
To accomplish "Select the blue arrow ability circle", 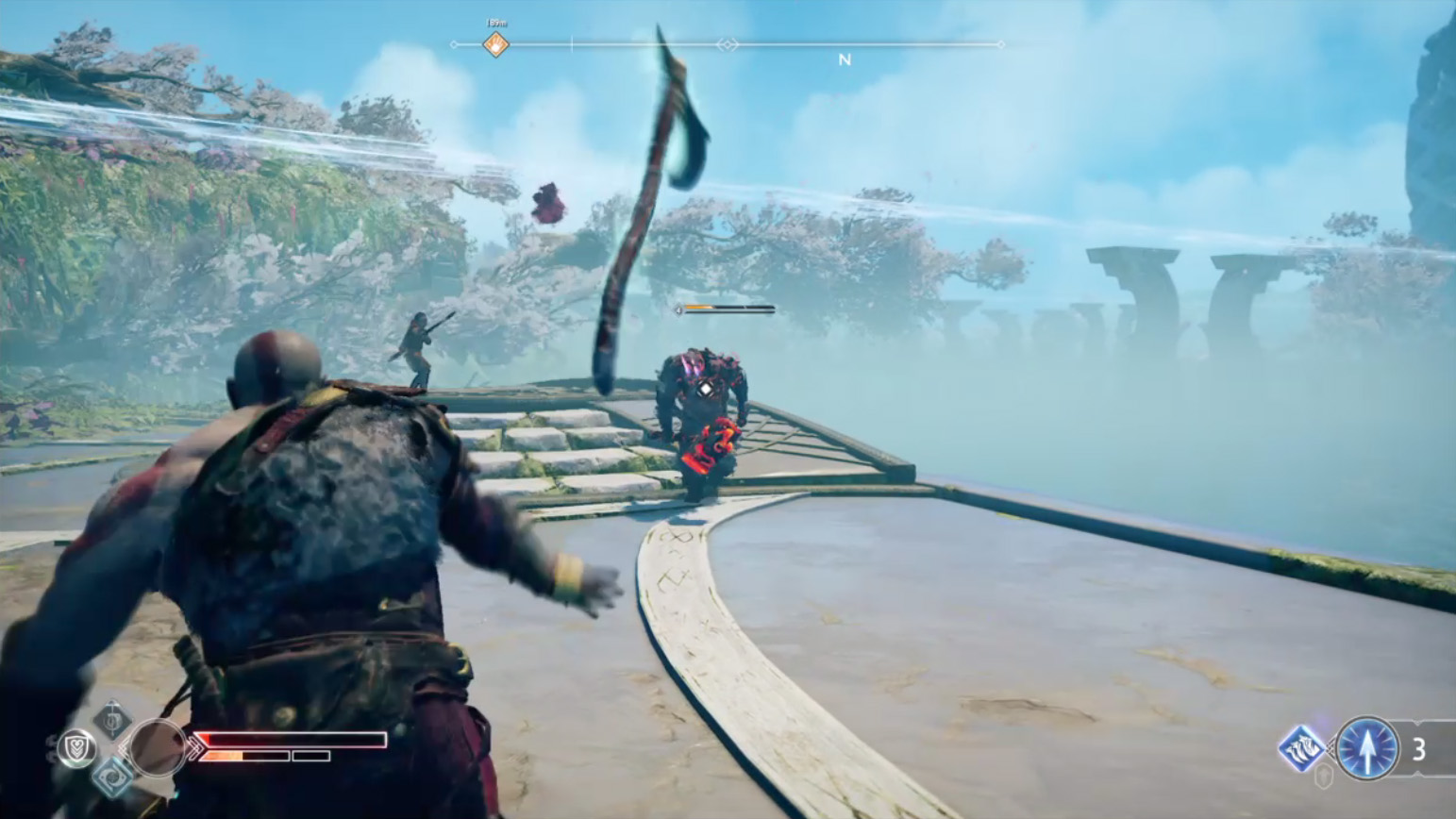I will click(x=1368, y=749).
